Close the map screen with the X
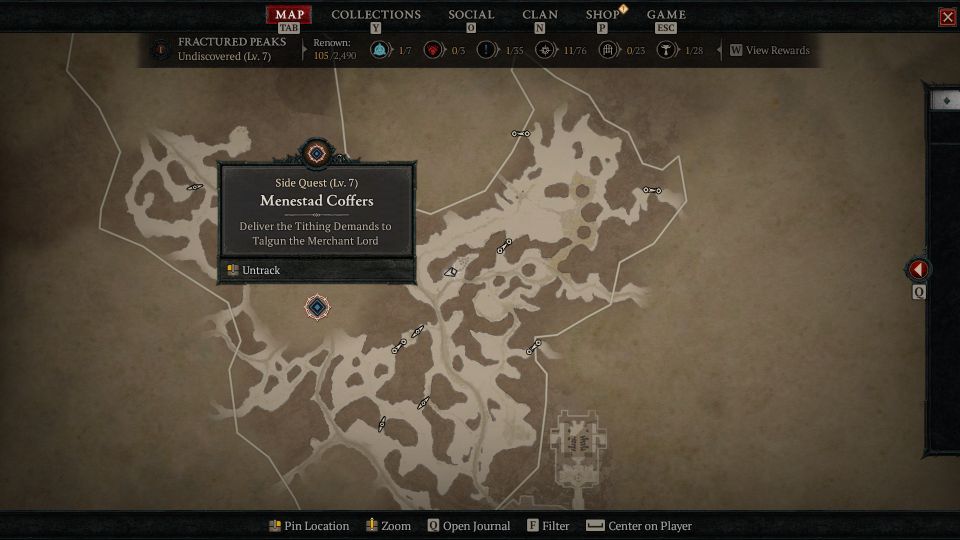The image size is (960, 540). click(947, 17)
